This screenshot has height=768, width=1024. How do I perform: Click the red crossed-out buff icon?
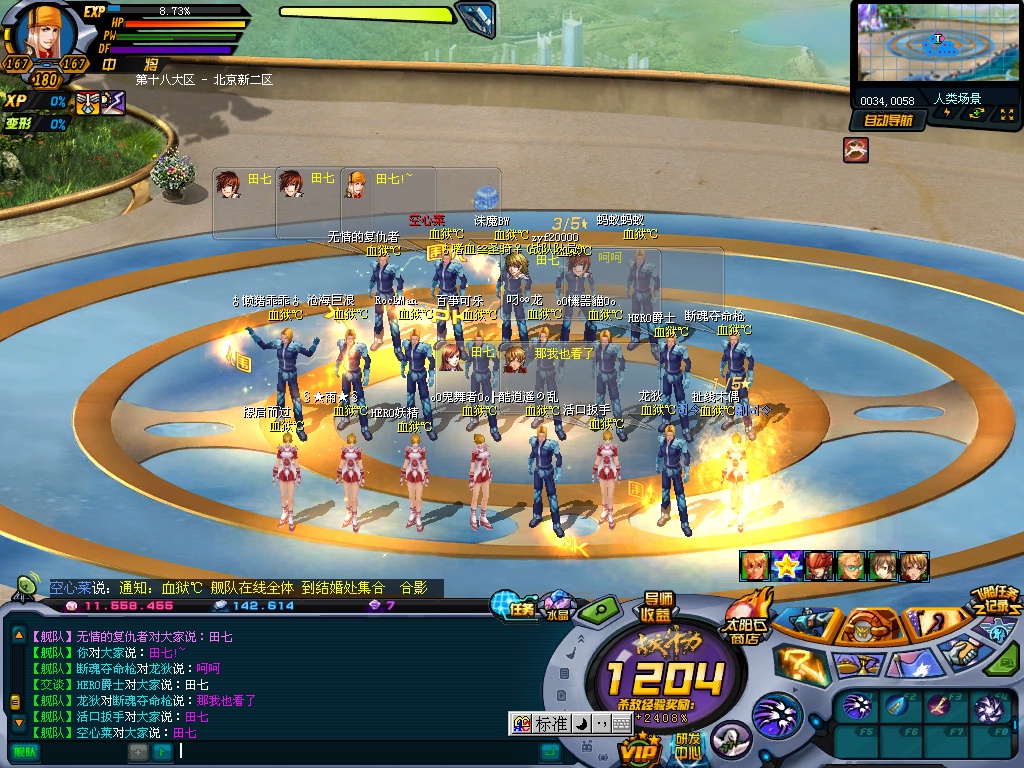point(855,150)
